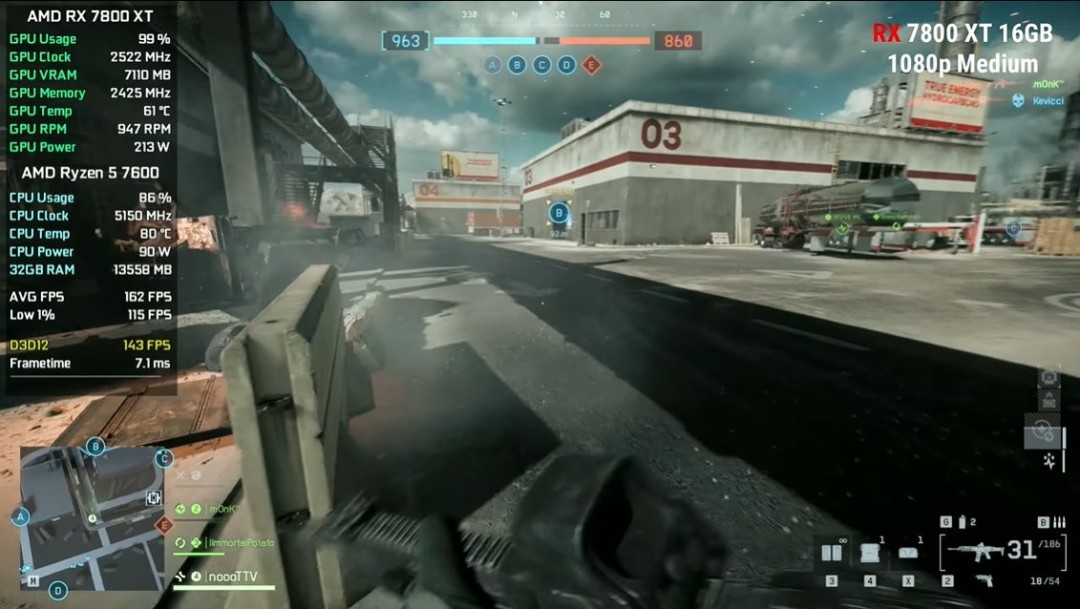
Task: Switch to the pistol sidearm icon
Action: click(984, 580)
